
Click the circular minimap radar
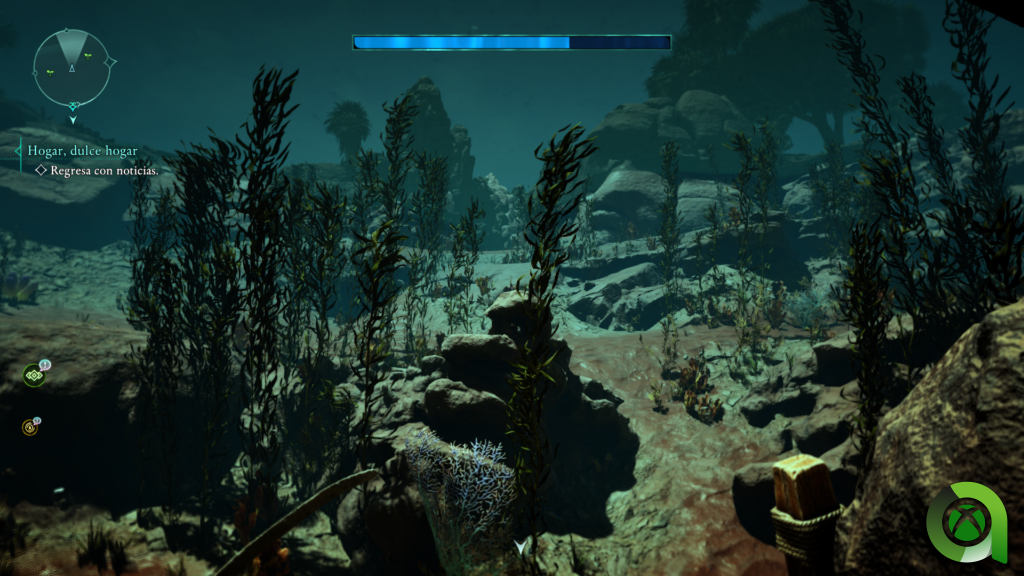coord(71,68)
